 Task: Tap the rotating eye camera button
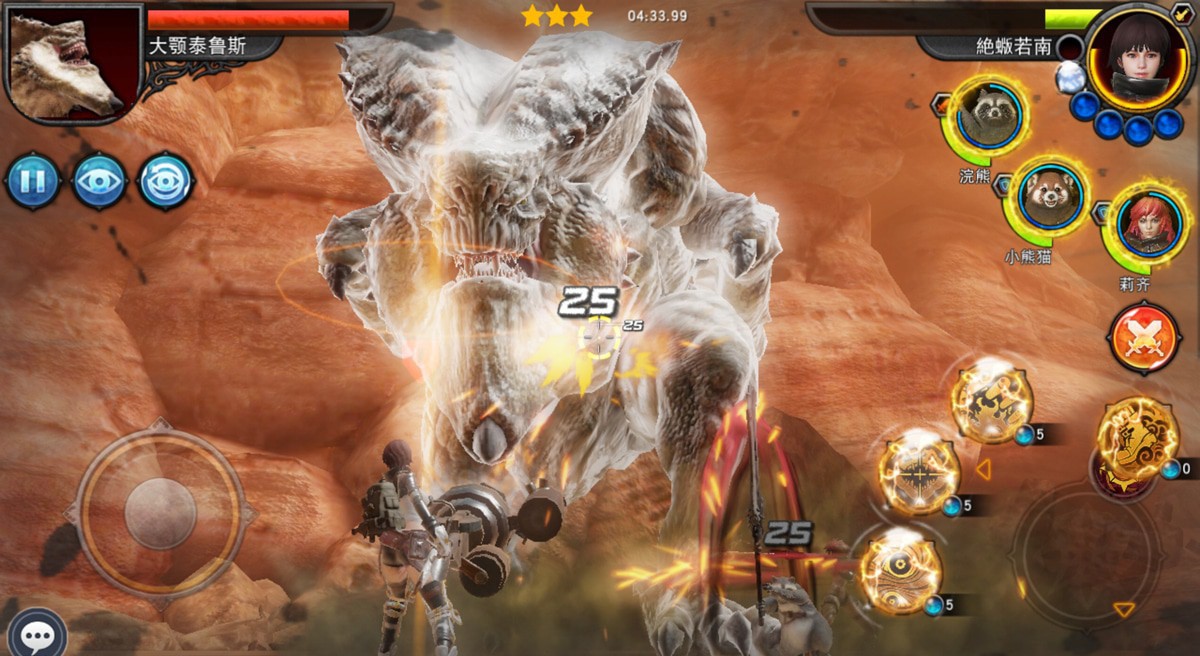(165, 182)
